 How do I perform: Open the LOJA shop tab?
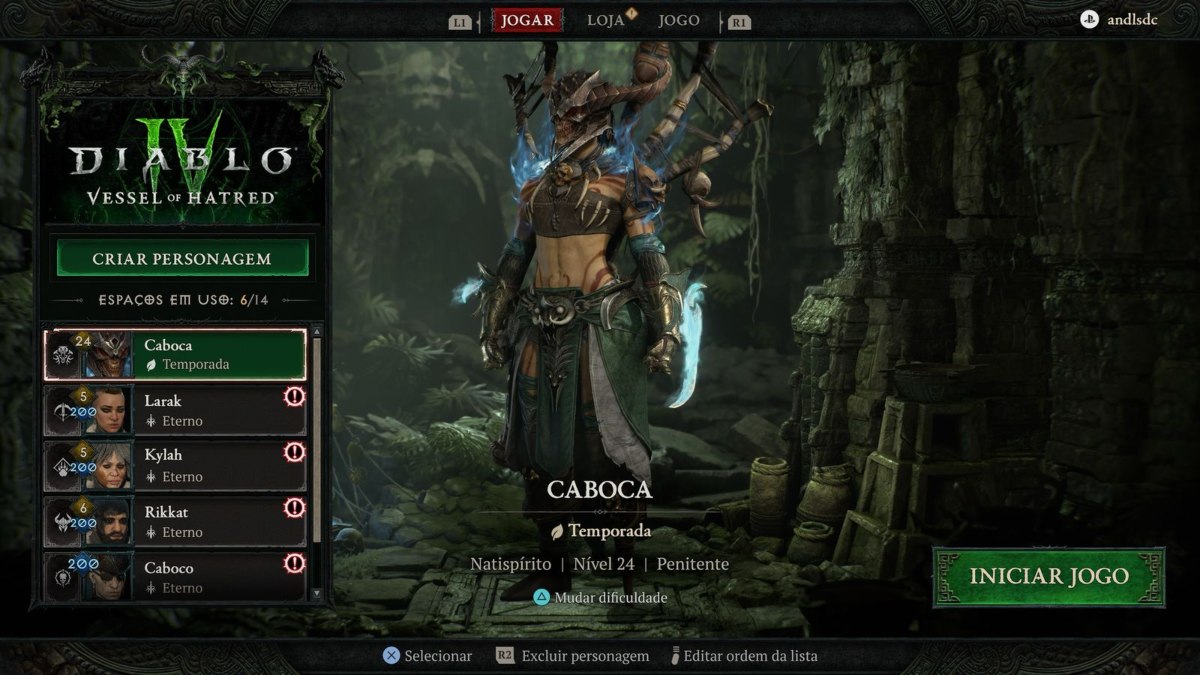(606, 21)
